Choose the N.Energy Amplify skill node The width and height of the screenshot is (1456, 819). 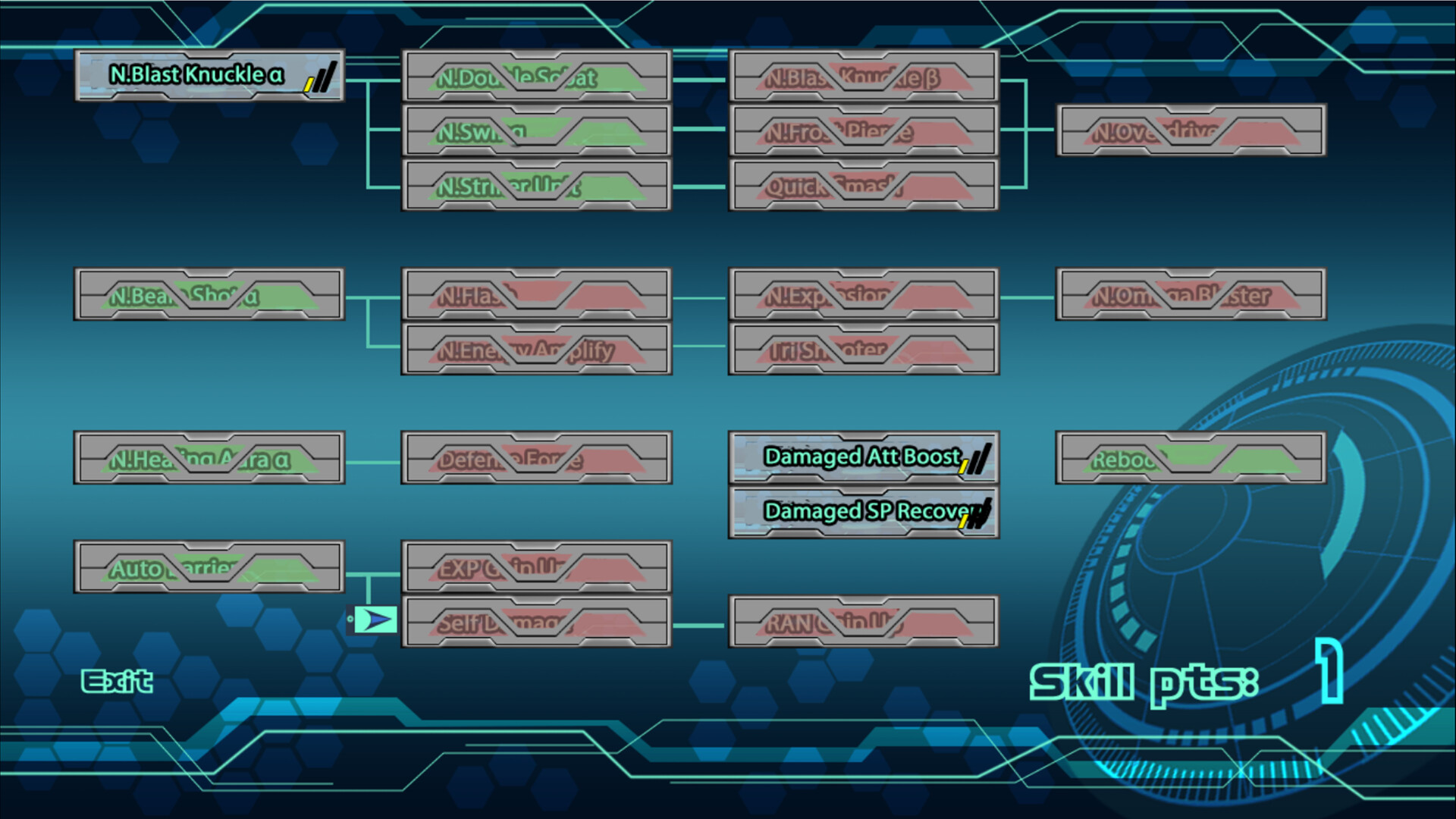coord(536,349)
